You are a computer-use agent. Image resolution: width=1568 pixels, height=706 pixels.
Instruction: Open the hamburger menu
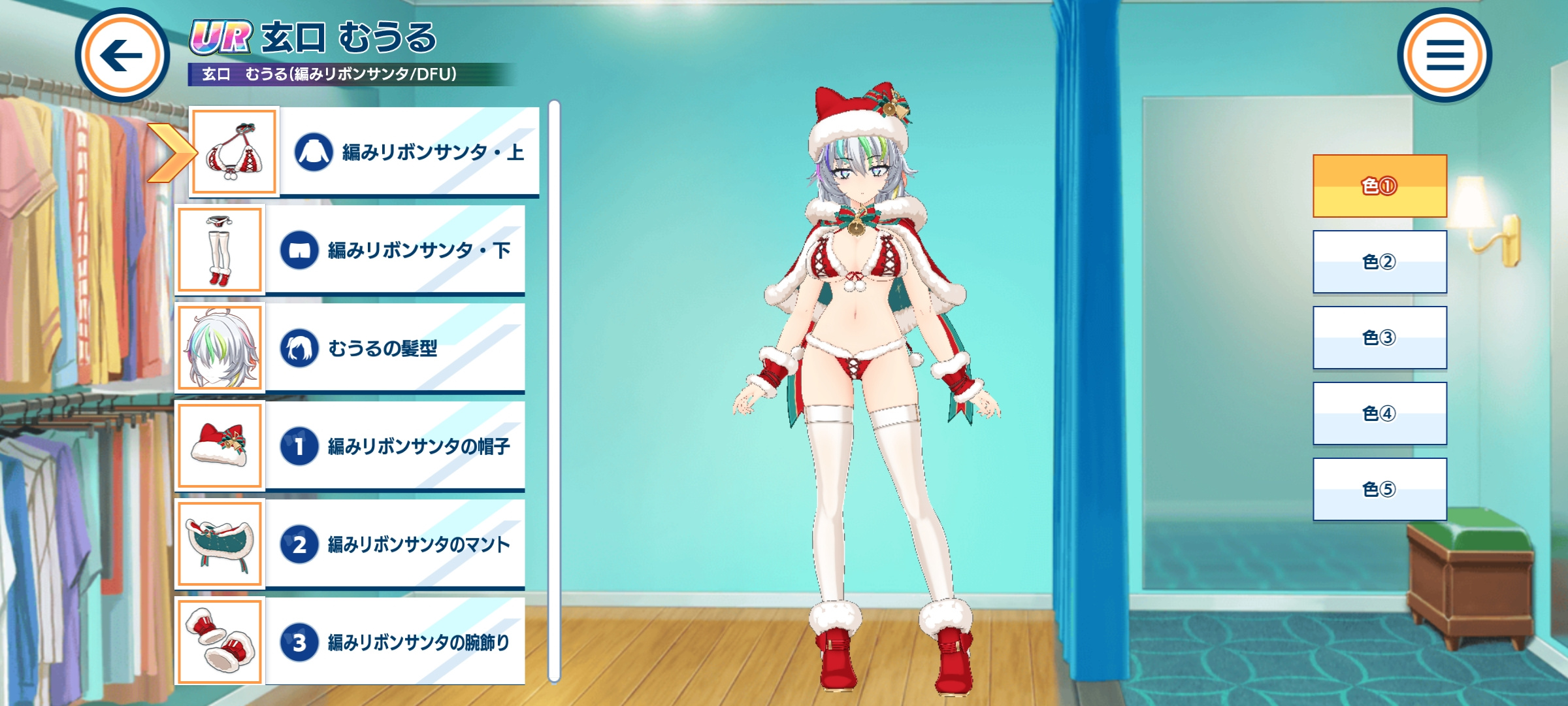pos(1445,56)
